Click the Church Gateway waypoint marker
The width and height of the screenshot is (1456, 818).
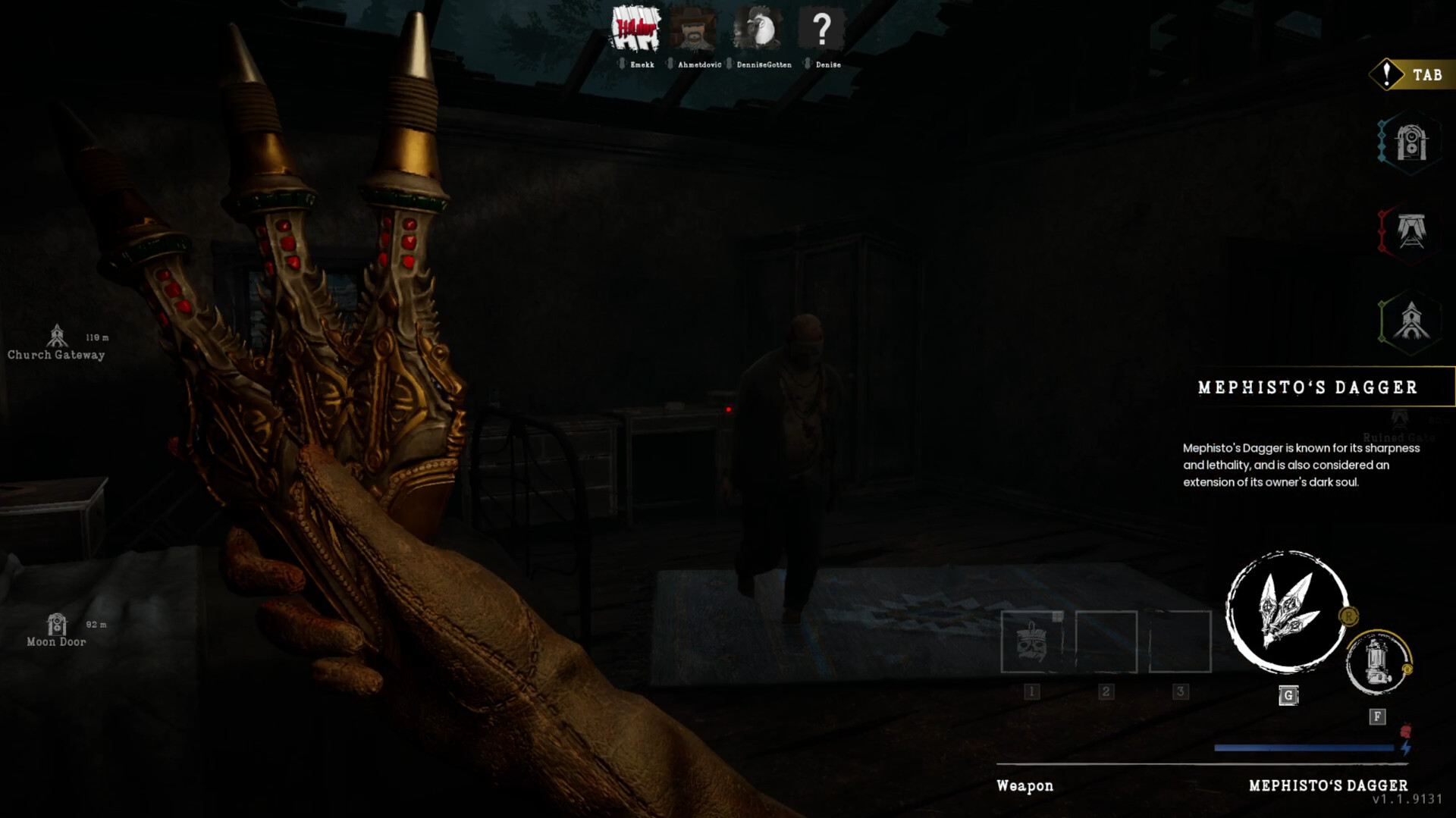[57, 336]
